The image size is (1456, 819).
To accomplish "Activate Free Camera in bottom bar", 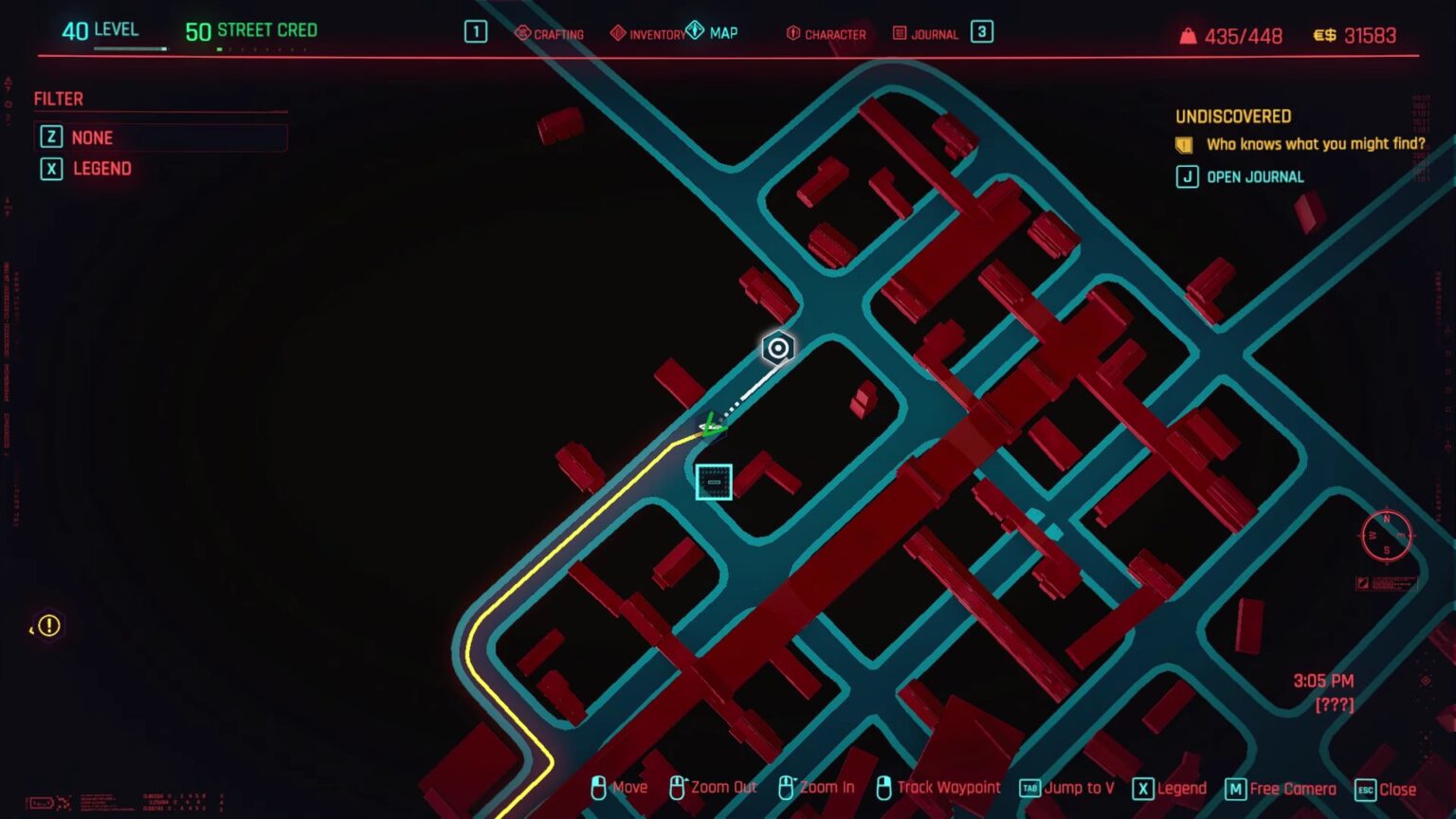I will pyautogui.click(x=1281, y=789).
